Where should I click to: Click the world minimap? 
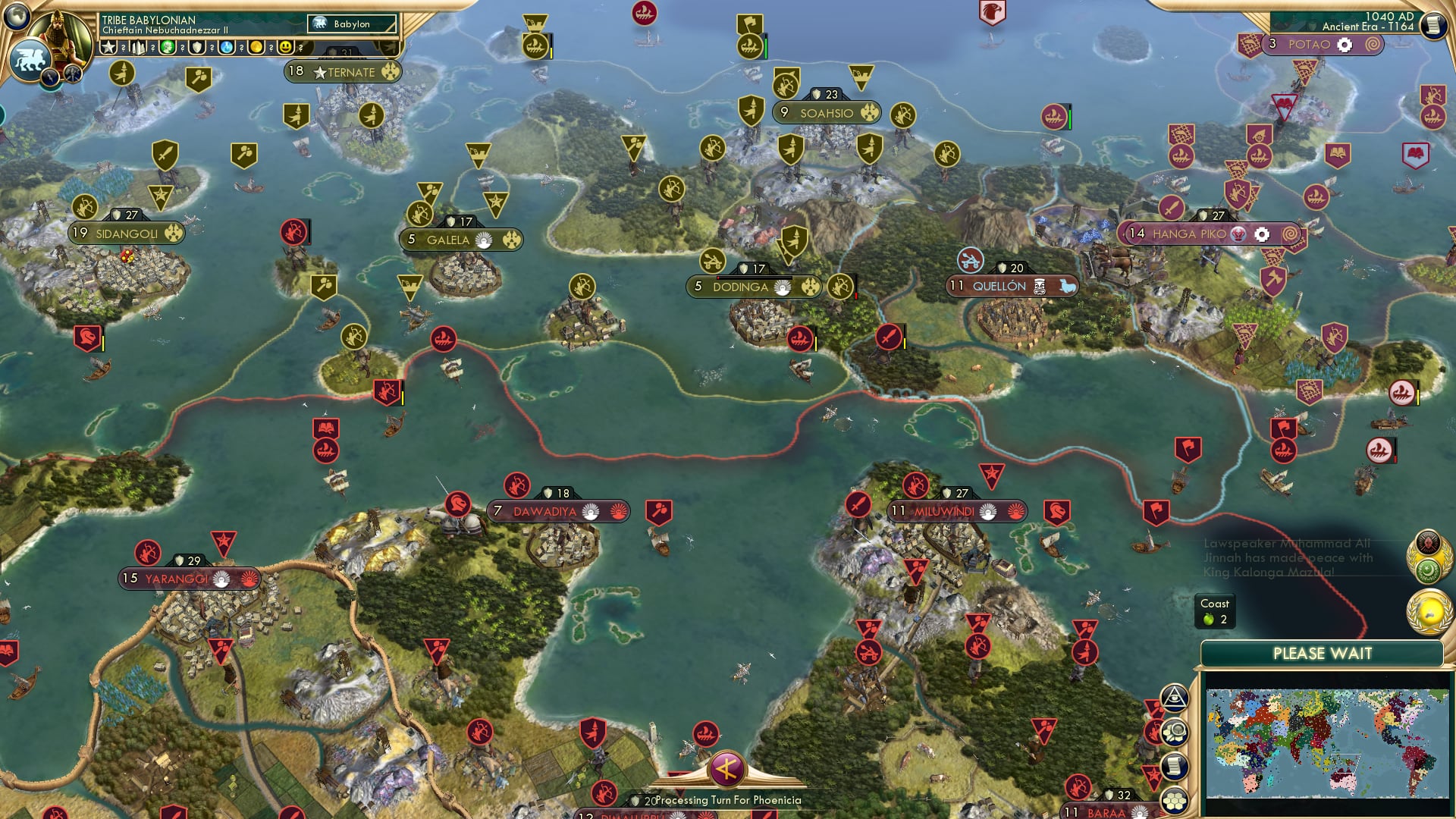tap(1326, 742)
